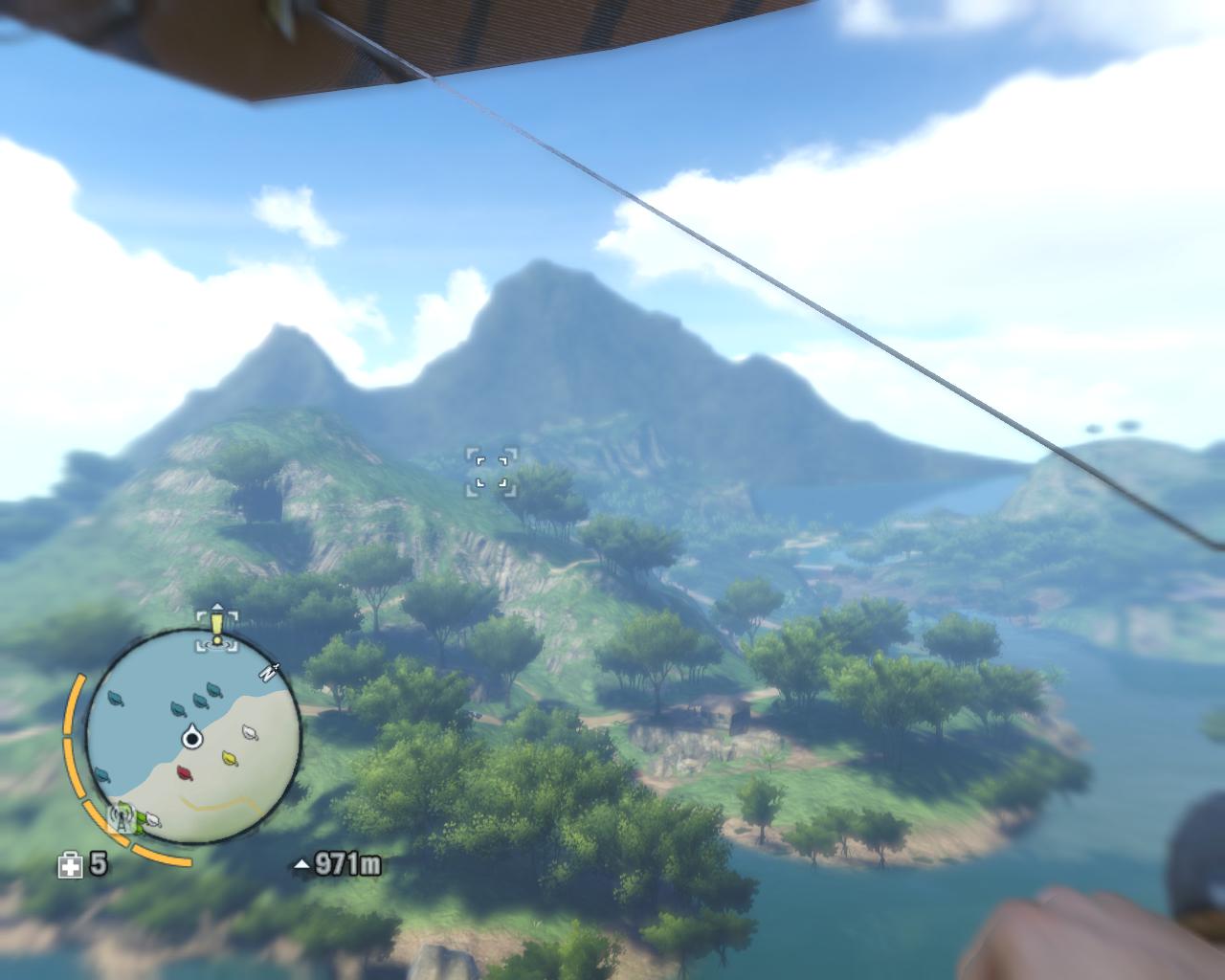Select the yellow leaf marker on minimap
Screen dimensions: 1225x980
coord(230,758)
